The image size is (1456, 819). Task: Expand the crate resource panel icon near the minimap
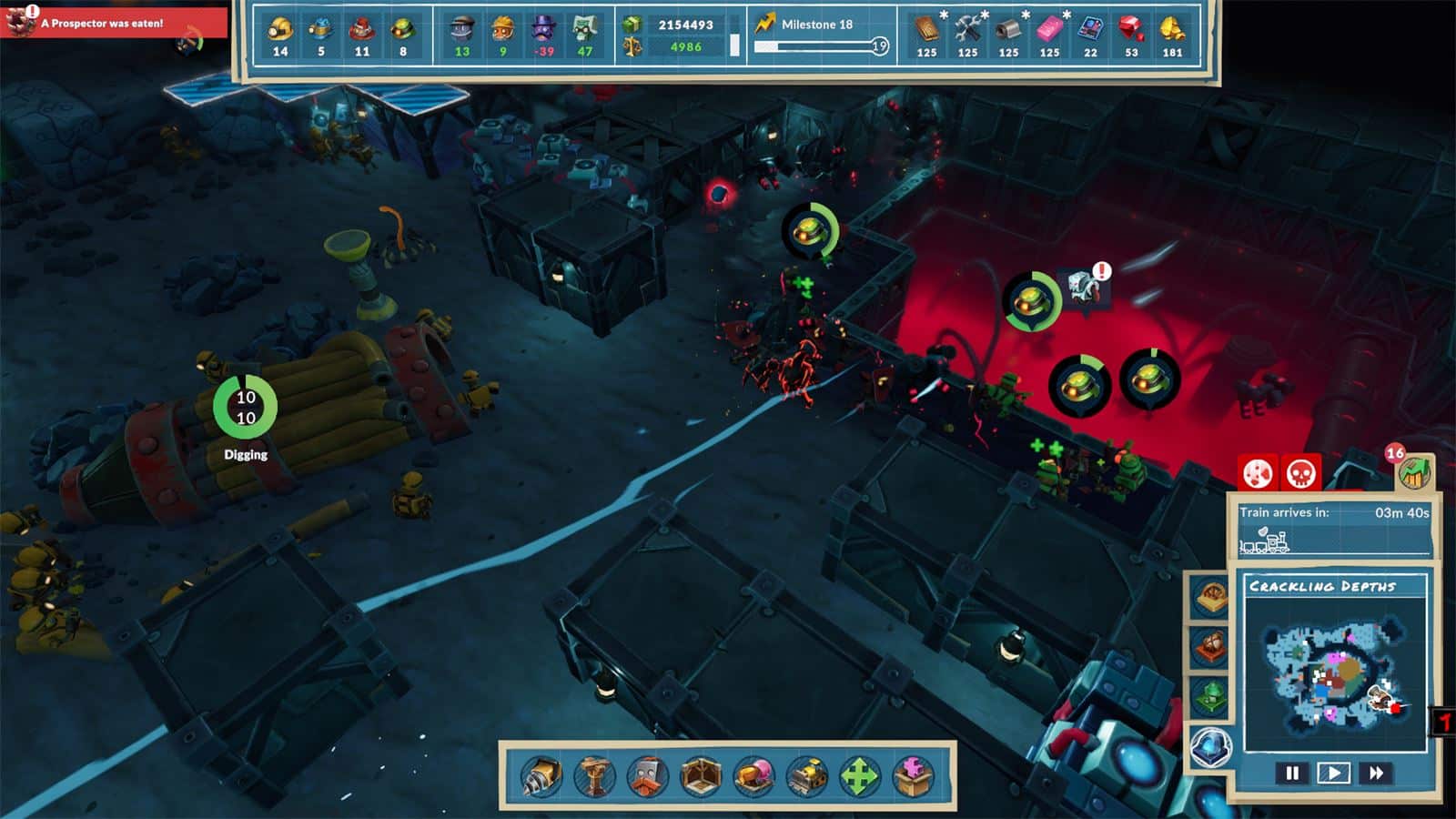pos(1209,595)
